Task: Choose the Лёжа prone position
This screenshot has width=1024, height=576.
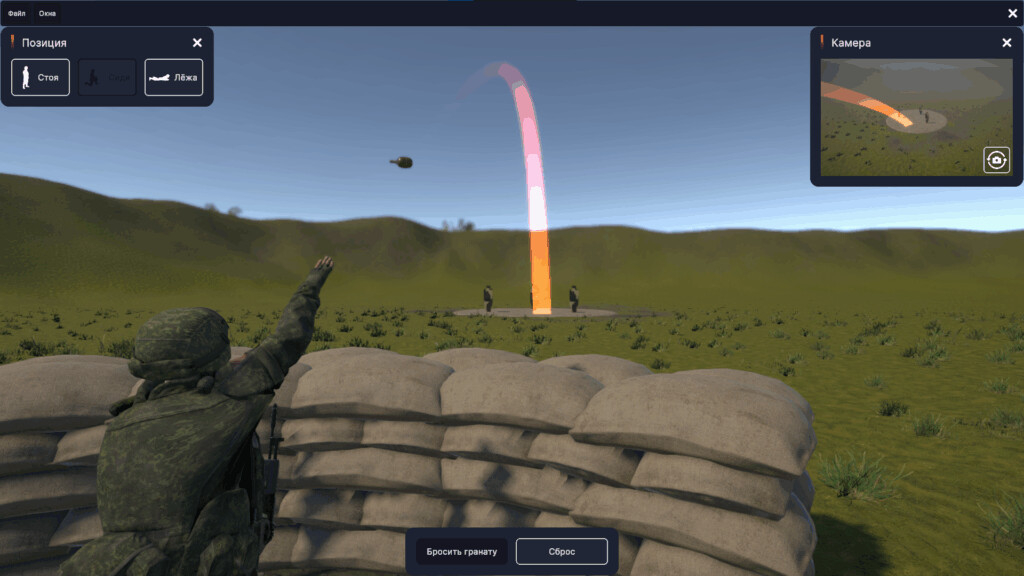Action: point(173,77)
